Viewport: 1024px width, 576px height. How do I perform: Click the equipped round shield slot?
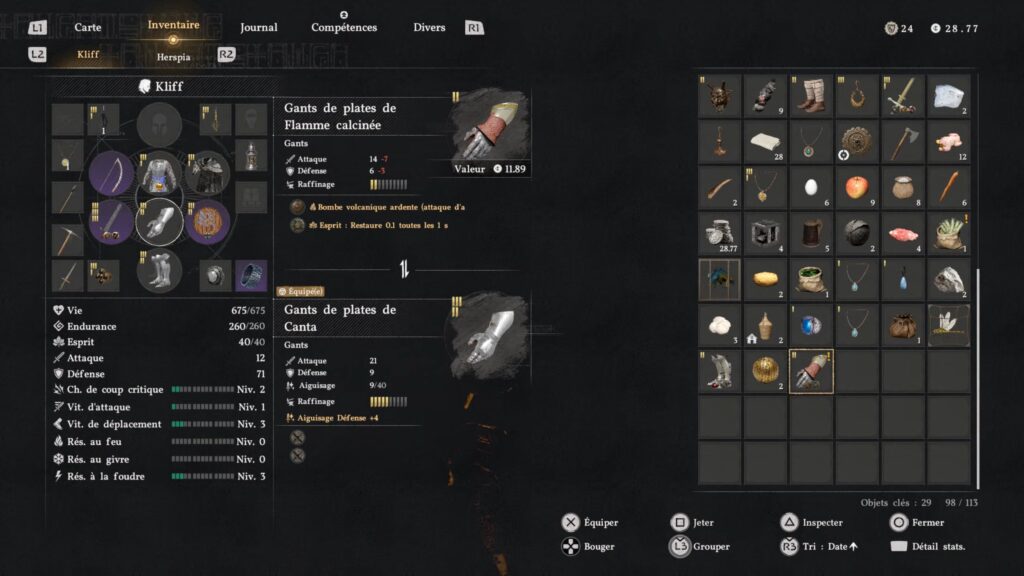tap(208, 222)
